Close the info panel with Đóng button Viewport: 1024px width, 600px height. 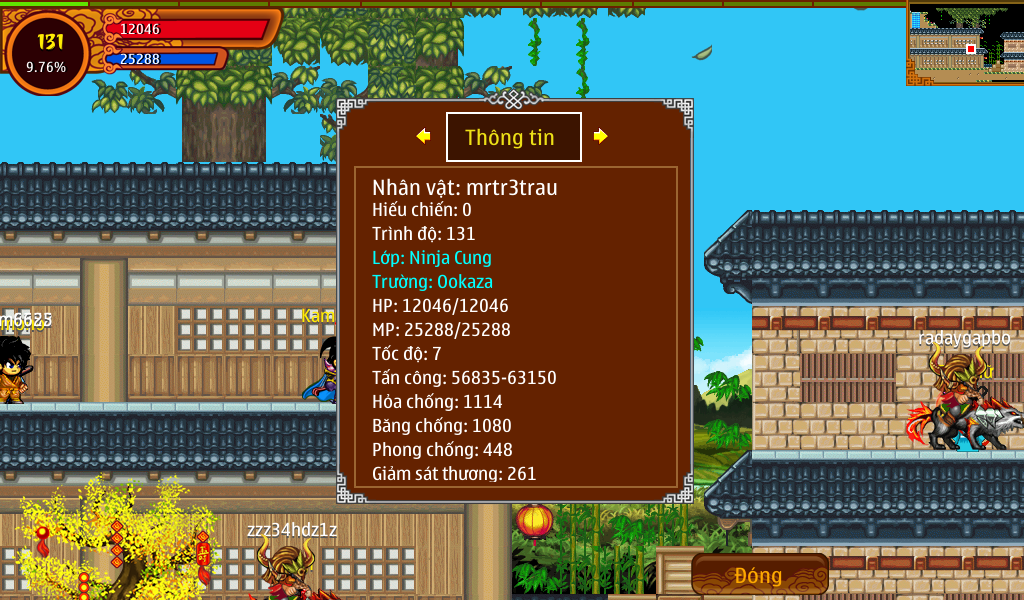coord(759,575)
